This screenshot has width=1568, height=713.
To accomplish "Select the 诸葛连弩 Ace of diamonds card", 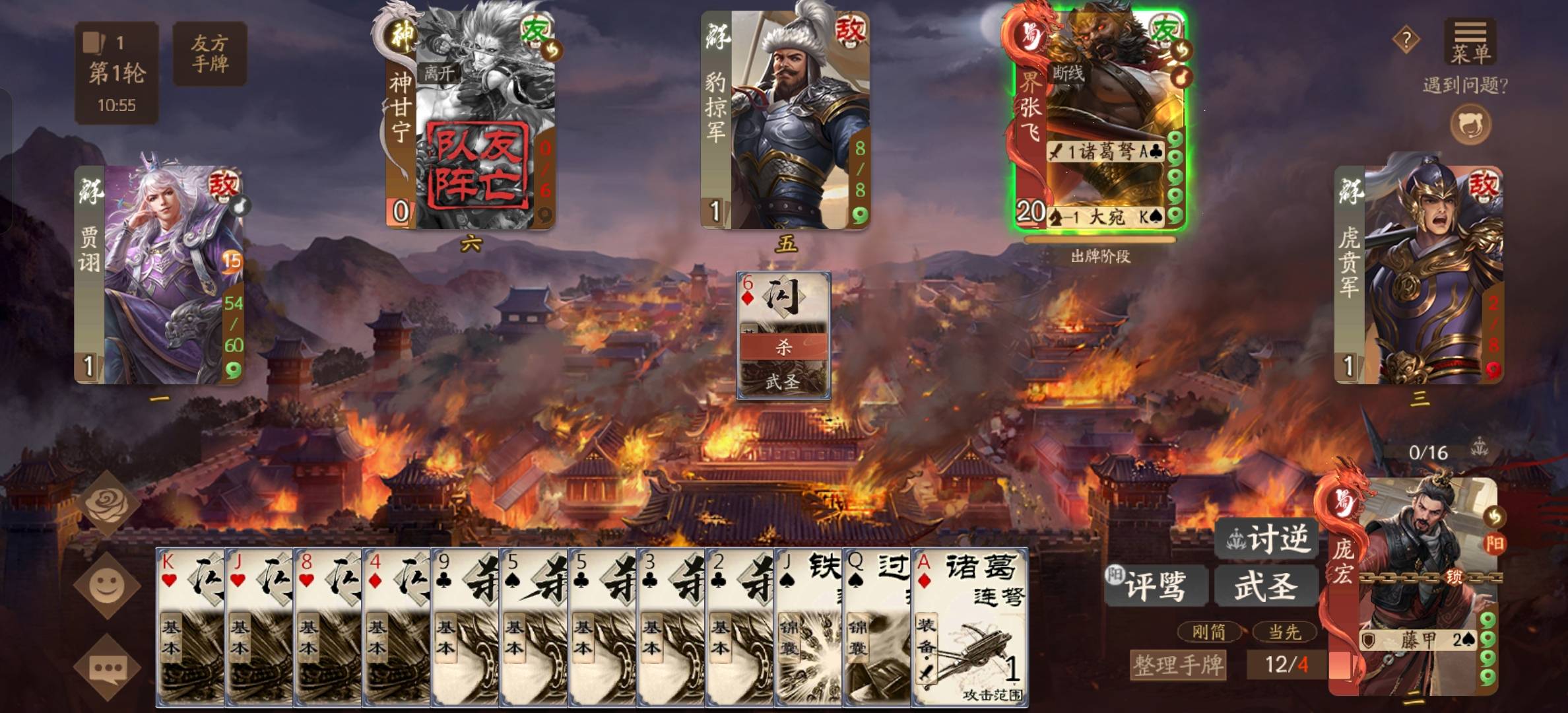I will point(969,627).
